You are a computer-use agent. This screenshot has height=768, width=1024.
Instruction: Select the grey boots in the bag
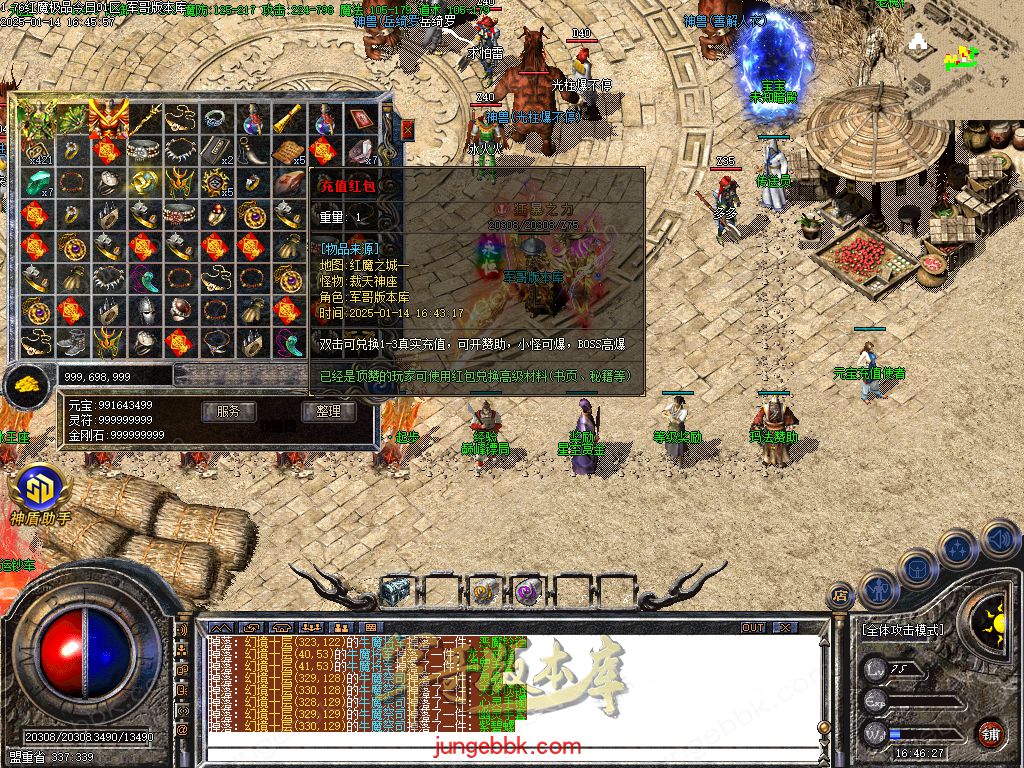click(x=70, y=343)
